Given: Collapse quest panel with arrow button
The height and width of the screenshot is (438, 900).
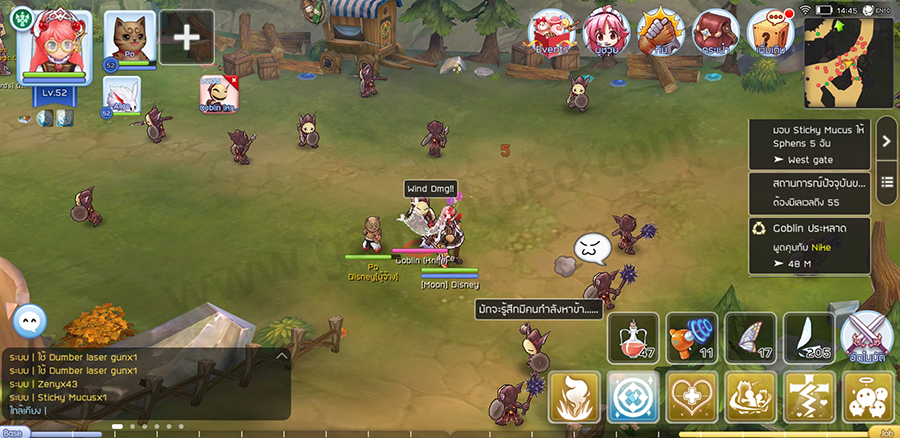Looking at the screenshot, I should 887,142.
